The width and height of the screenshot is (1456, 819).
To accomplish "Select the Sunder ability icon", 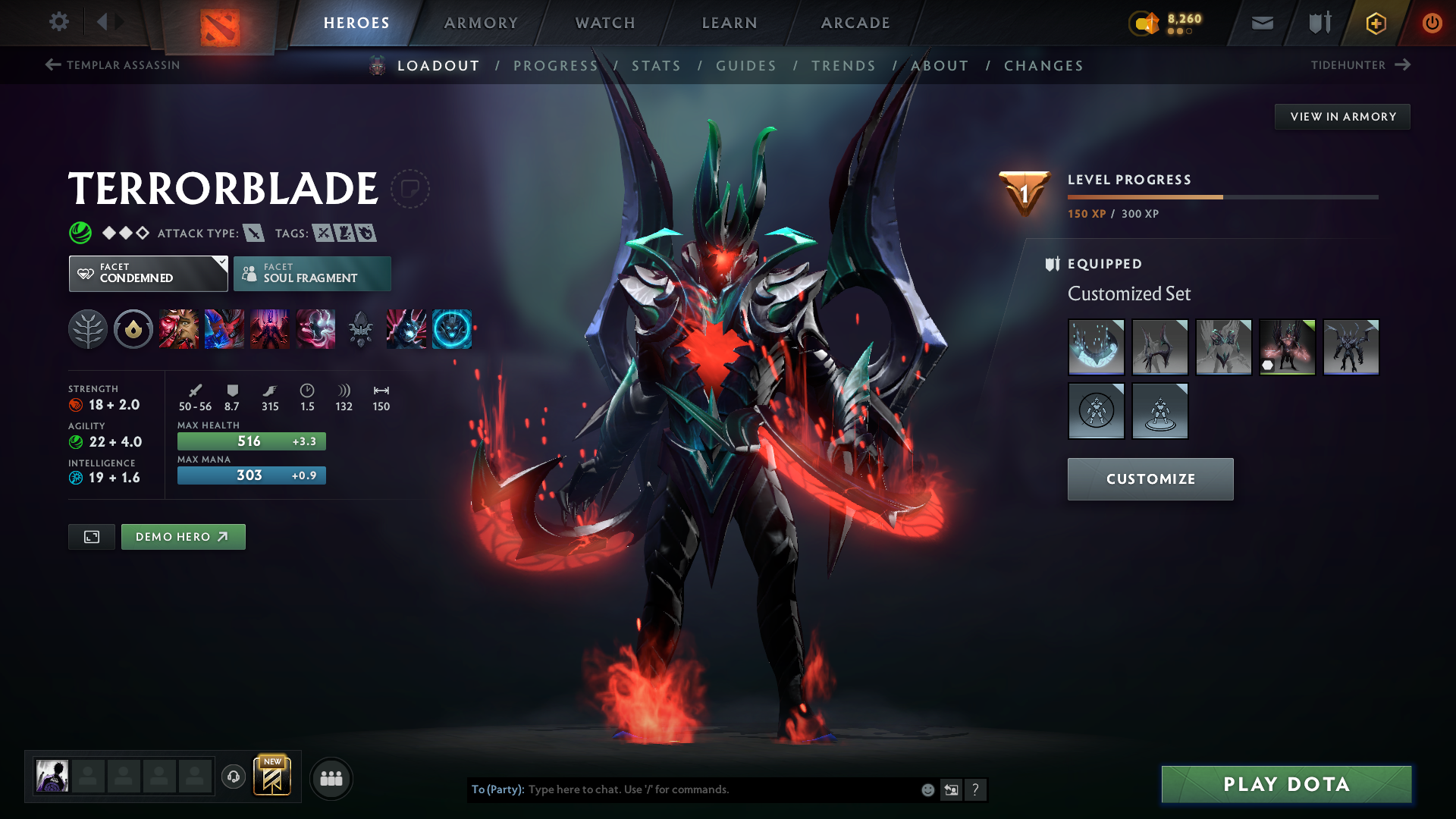I will point(315,329).
